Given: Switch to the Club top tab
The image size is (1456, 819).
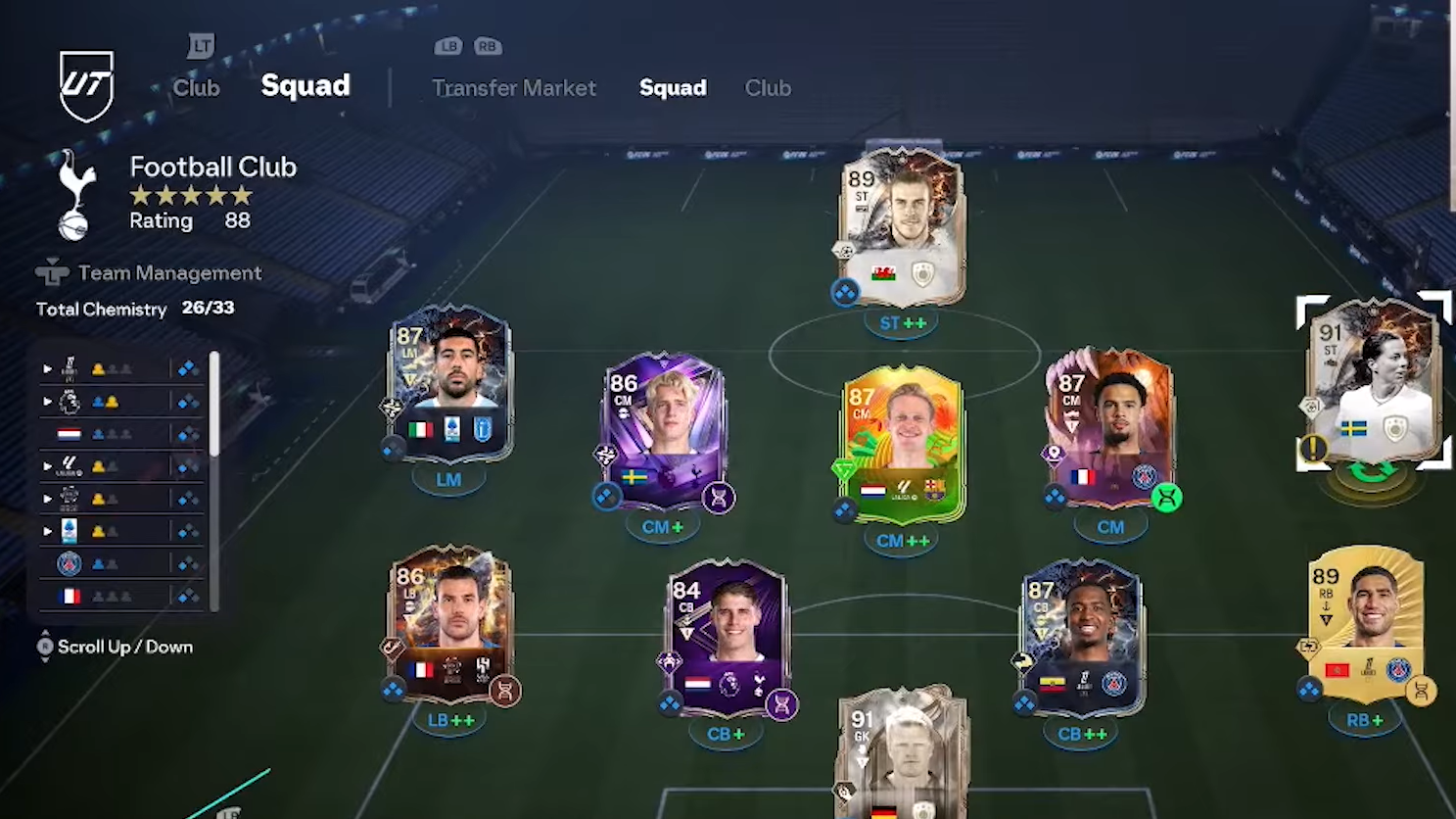Looking at the screenshot, I should pos(196,87).
